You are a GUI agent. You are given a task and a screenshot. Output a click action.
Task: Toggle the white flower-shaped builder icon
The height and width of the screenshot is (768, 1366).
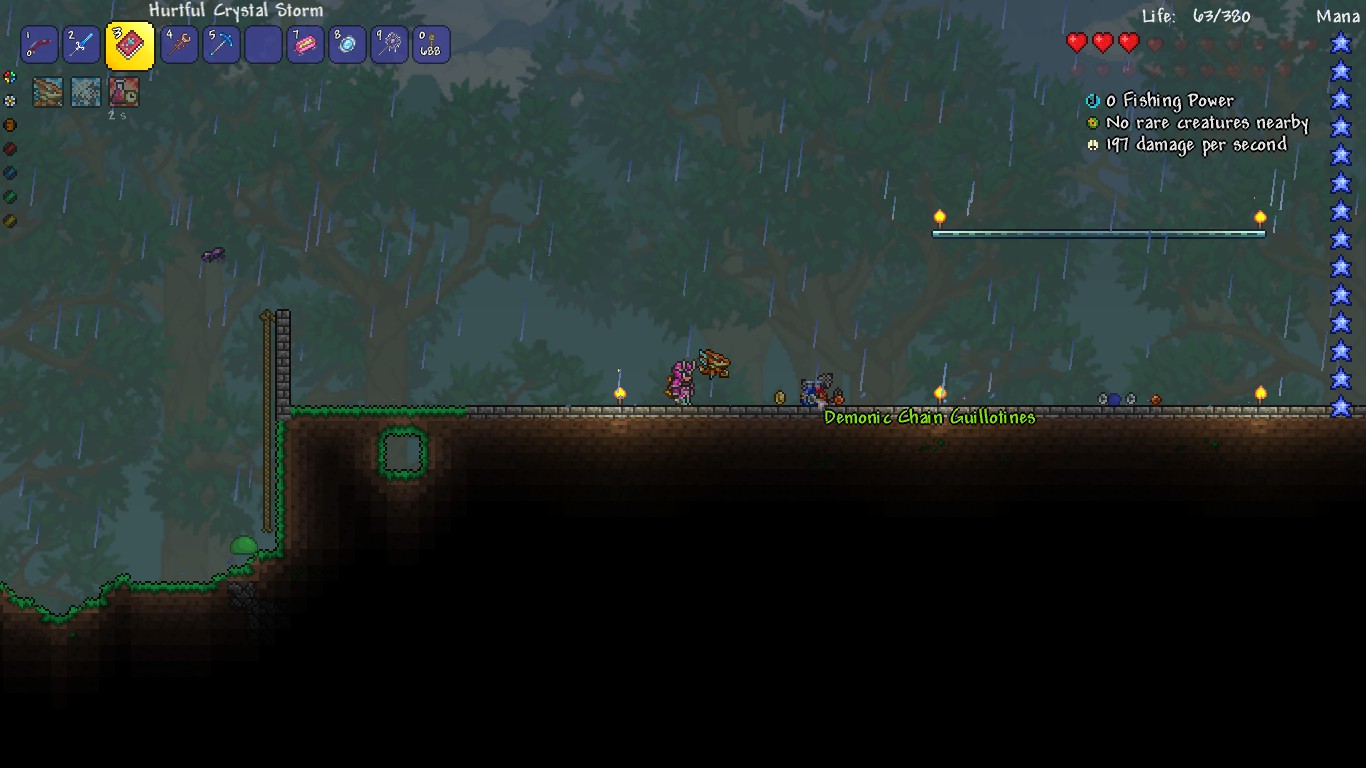tap(10, 101)
